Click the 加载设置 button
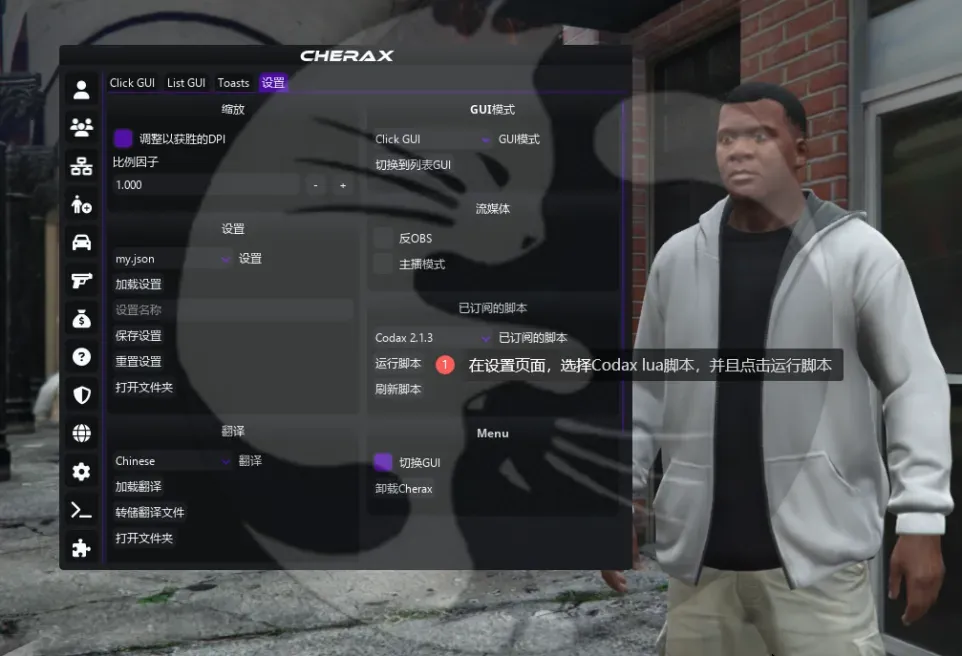962x656 pixels. [x=139, y=284]
